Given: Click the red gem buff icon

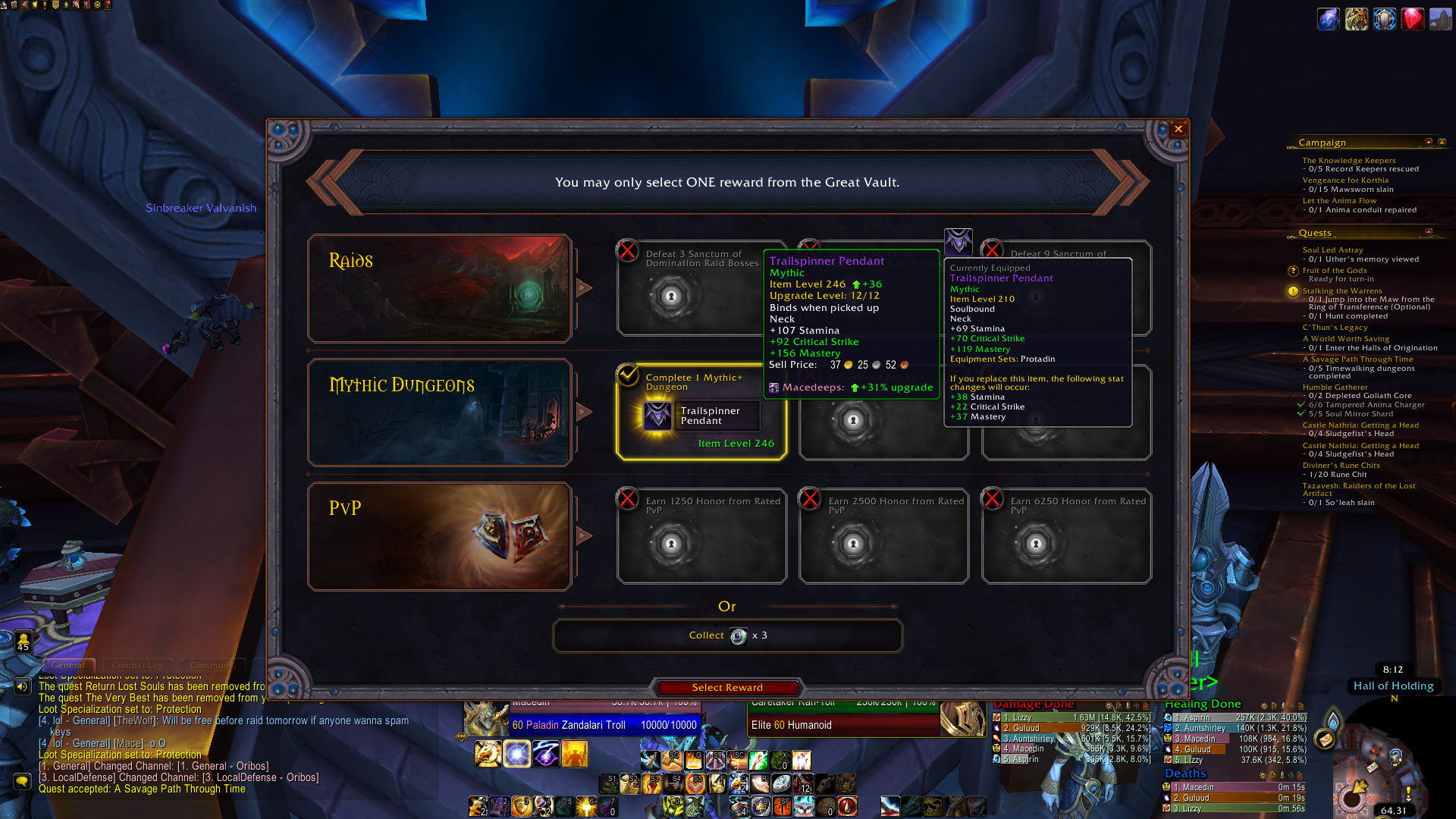Looking at the screenshot, I should coord(1412,19).
